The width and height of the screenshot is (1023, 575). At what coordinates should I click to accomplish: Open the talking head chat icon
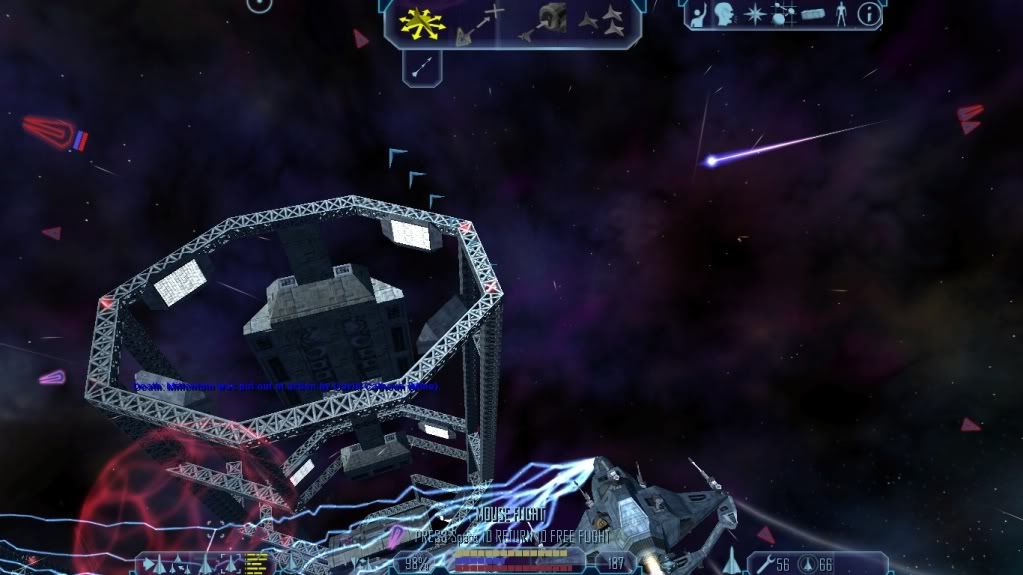[724, 14]
